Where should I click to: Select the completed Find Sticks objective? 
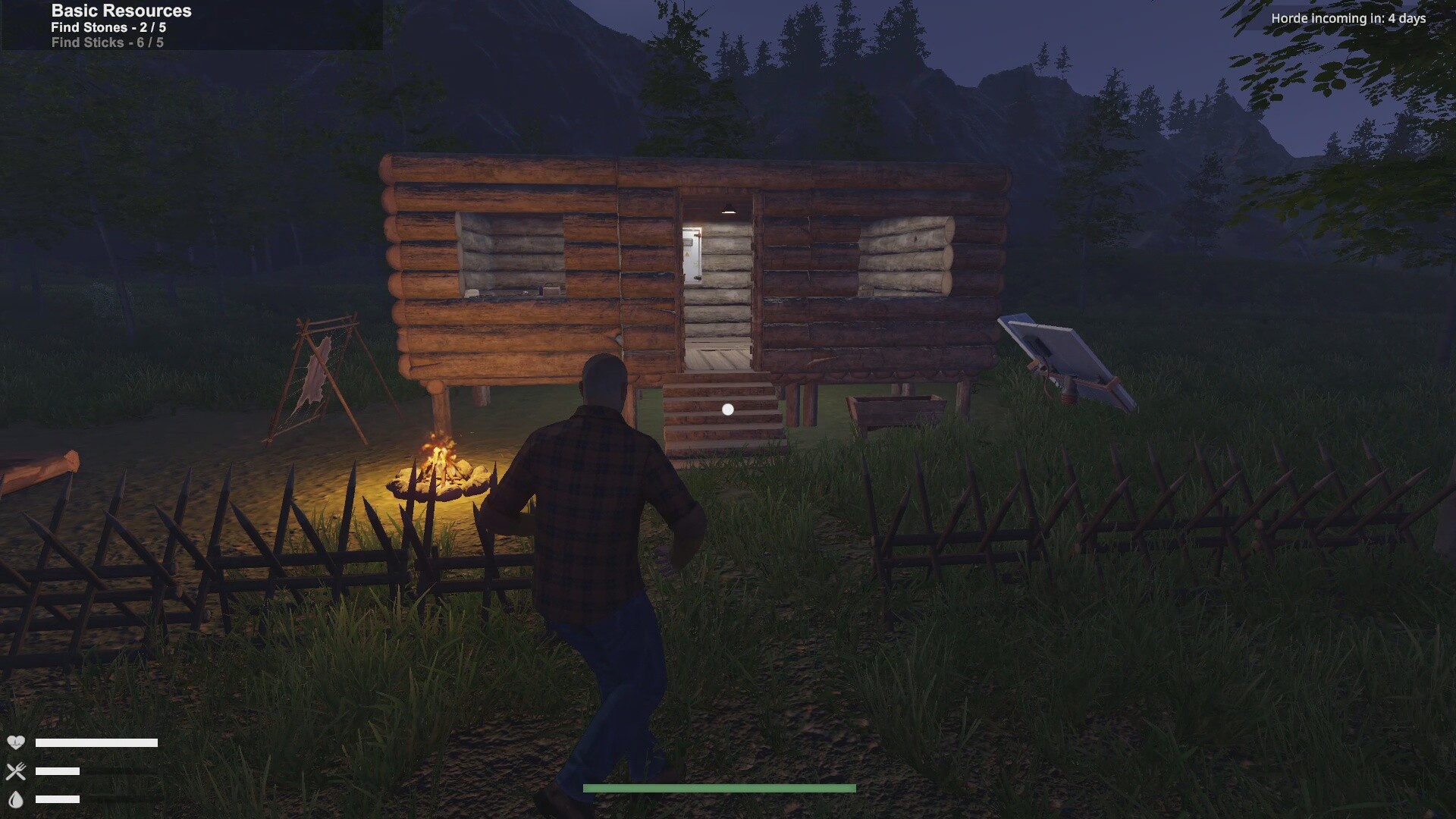coord(106,42)
